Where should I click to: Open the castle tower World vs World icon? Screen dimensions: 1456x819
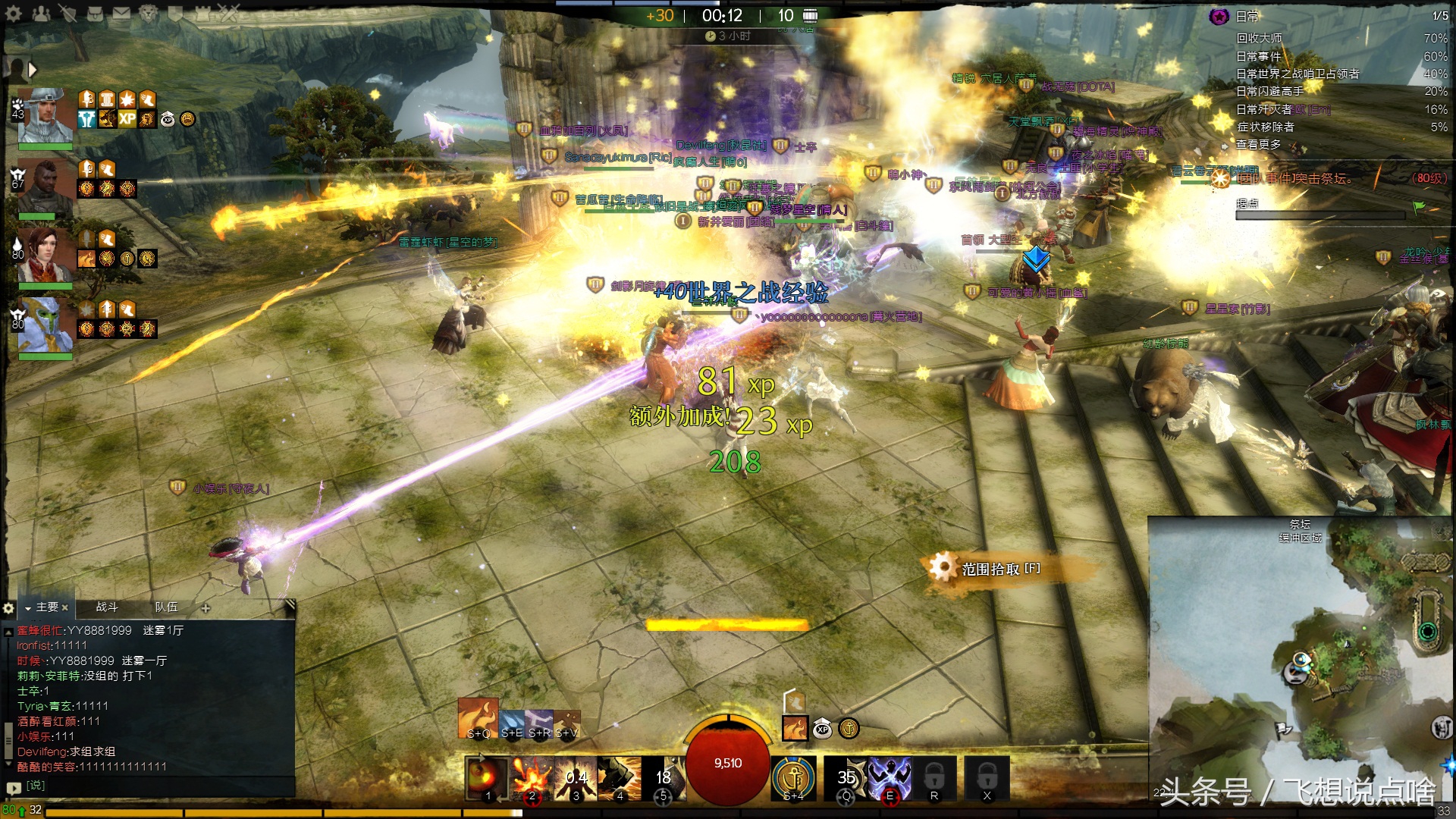(203, 13)
